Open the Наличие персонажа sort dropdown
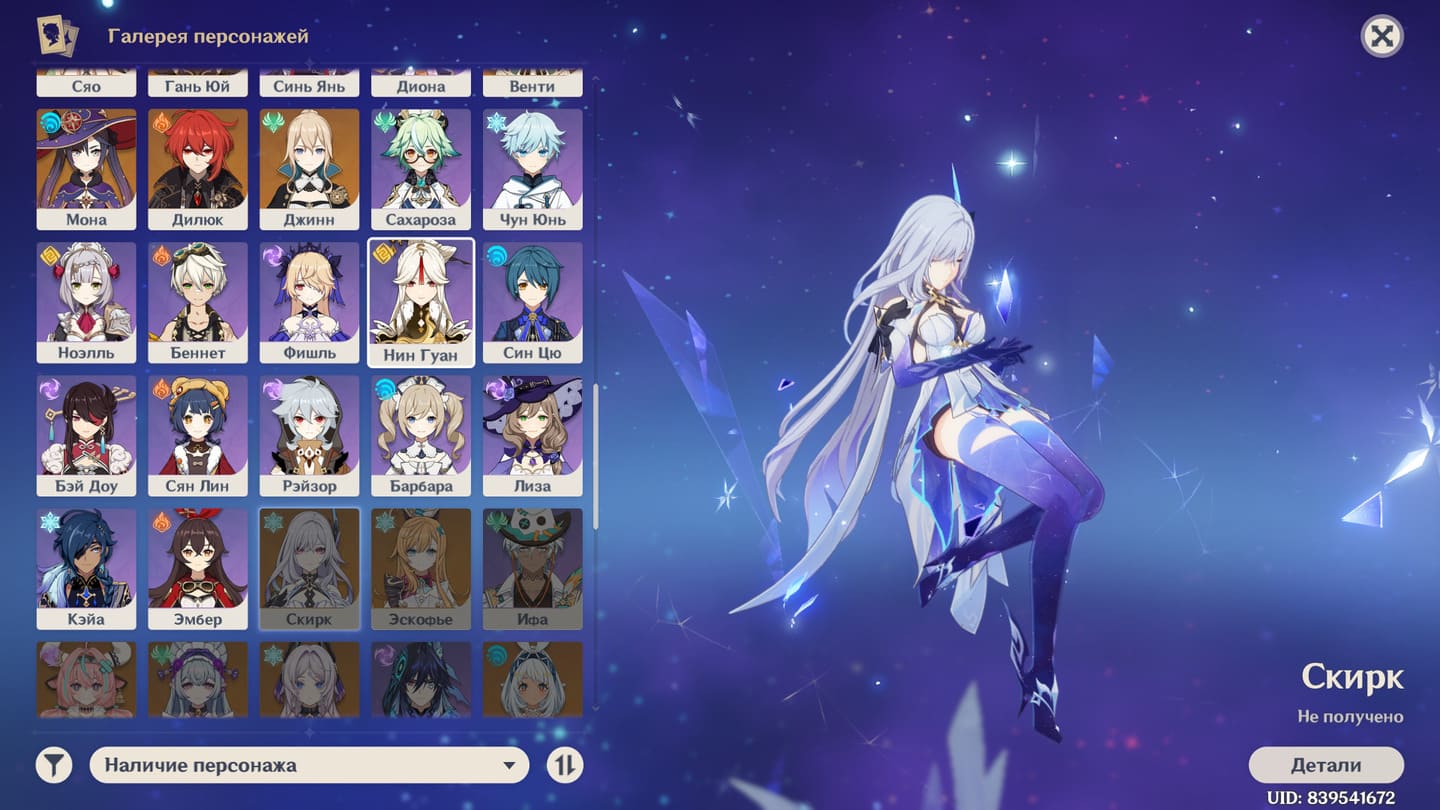Image resolution: width=1440 pixels, height=810 pixels. (309, 765)
